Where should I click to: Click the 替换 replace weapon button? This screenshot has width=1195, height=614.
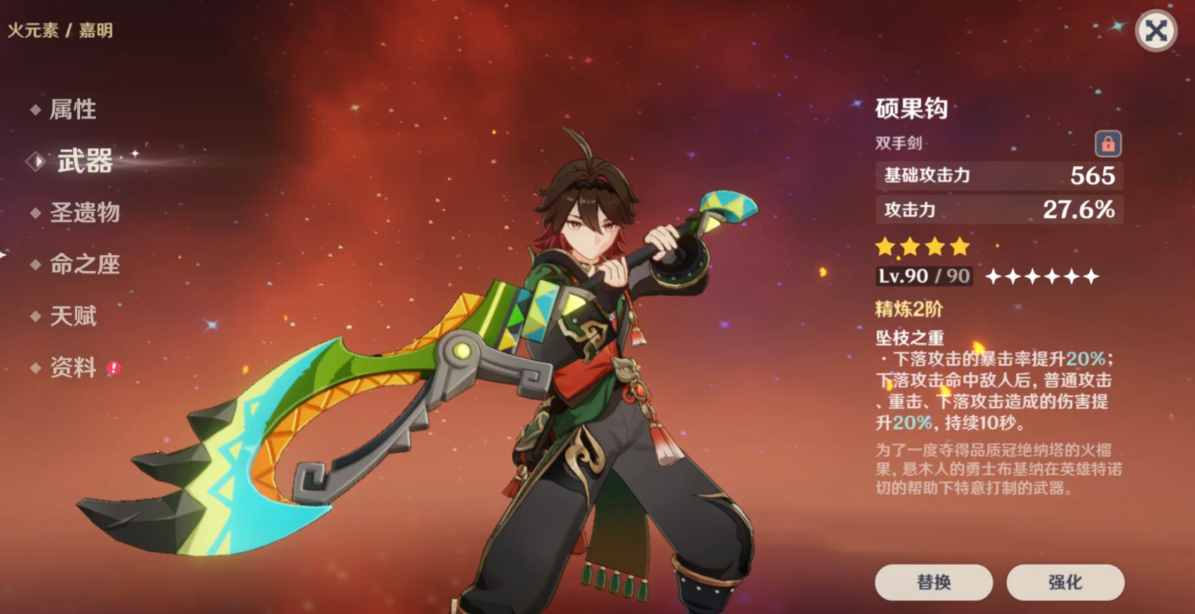933,582
